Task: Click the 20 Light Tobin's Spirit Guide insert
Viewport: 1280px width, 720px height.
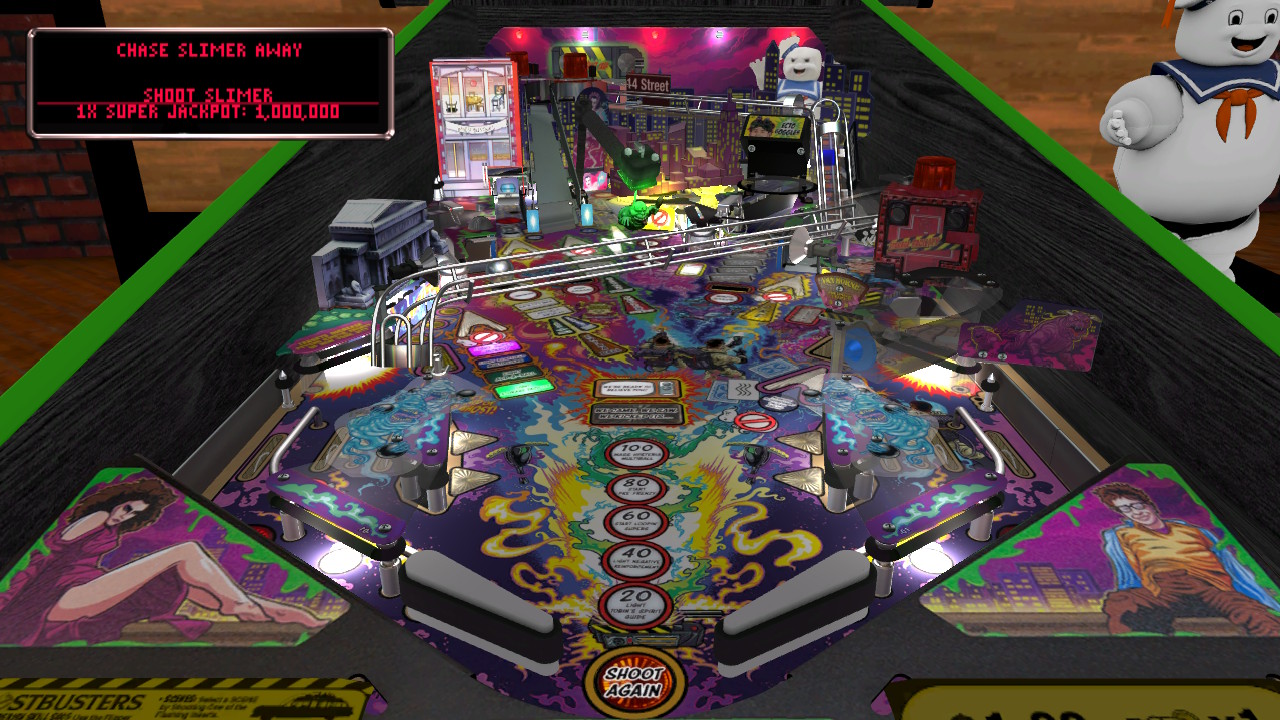Action: 637,602
